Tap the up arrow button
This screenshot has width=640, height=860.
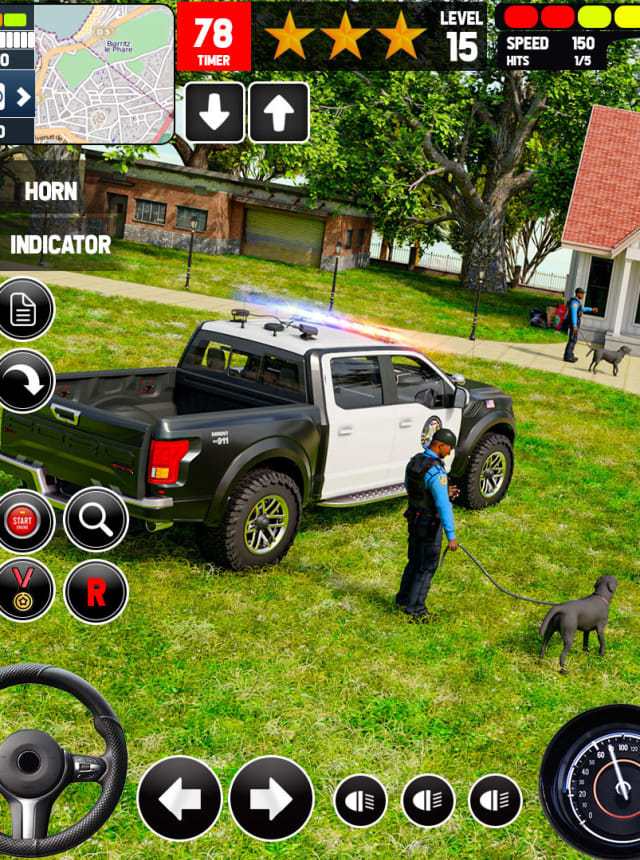tap(279, 112)
